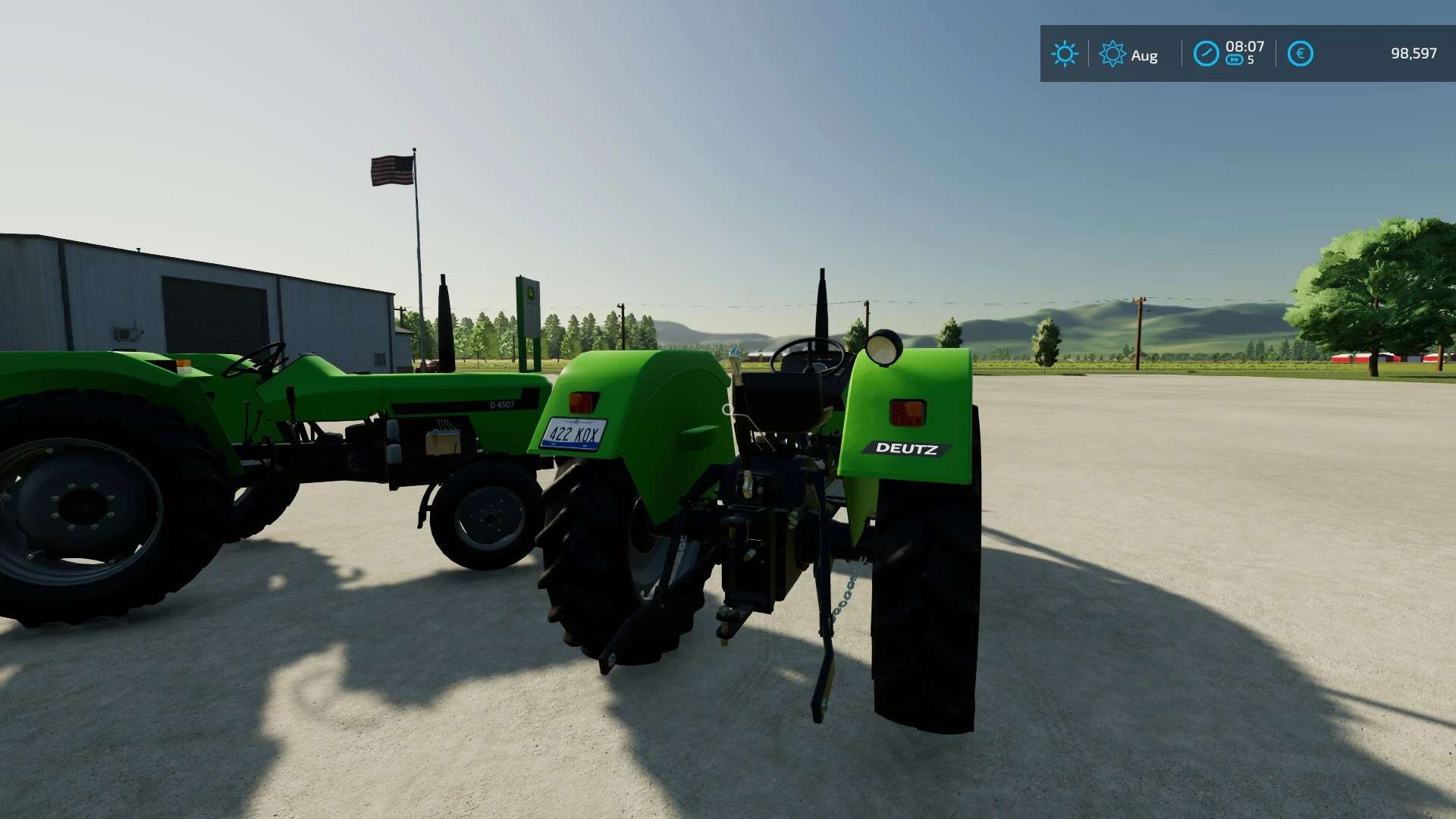Click the euro money icon
Screen dimensions: 1456x819
1300,54
